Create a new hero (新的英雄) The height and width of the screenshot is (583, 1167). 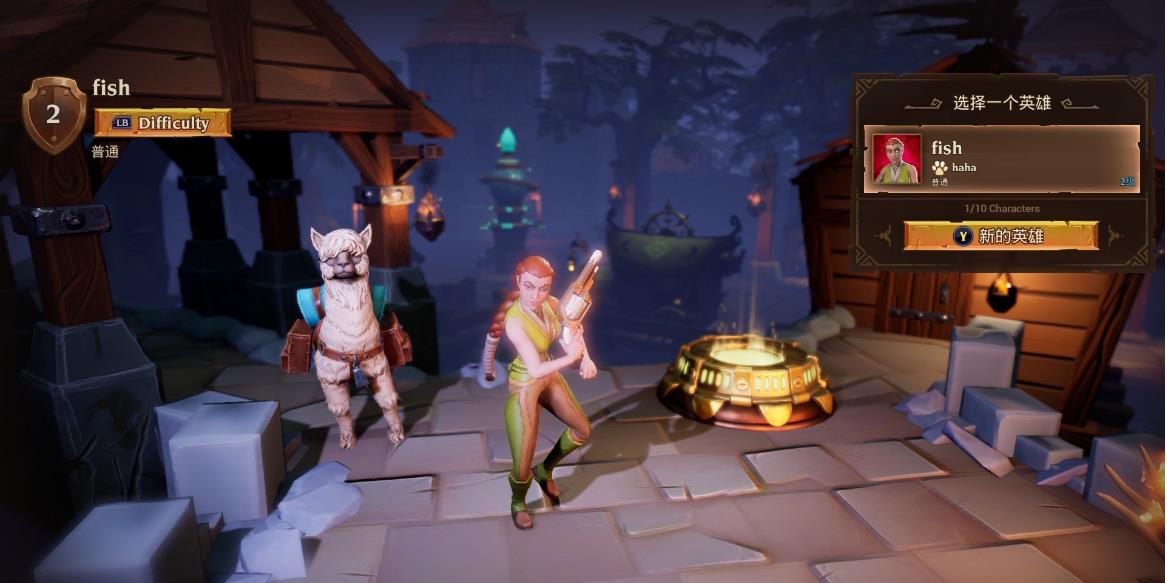click(1001, 236)
